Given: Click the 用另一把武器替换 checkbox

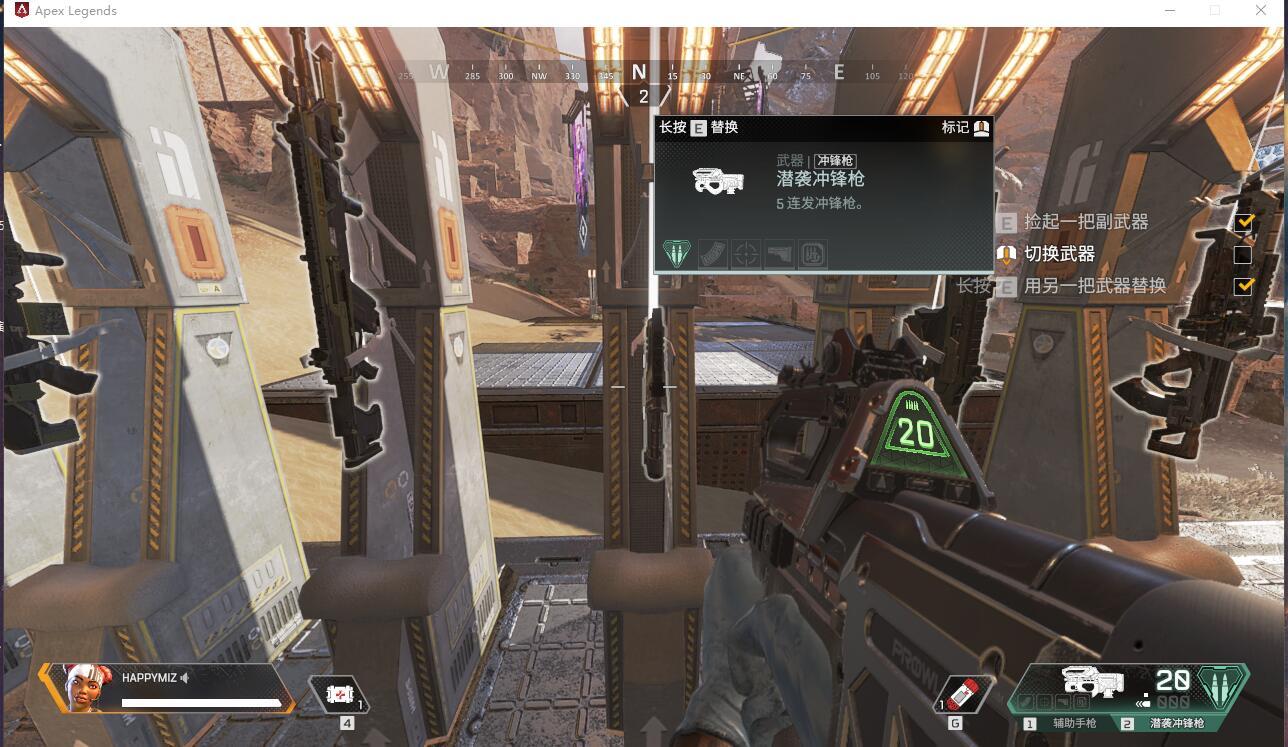Looking at the screenshot, I should (1243, 286).
